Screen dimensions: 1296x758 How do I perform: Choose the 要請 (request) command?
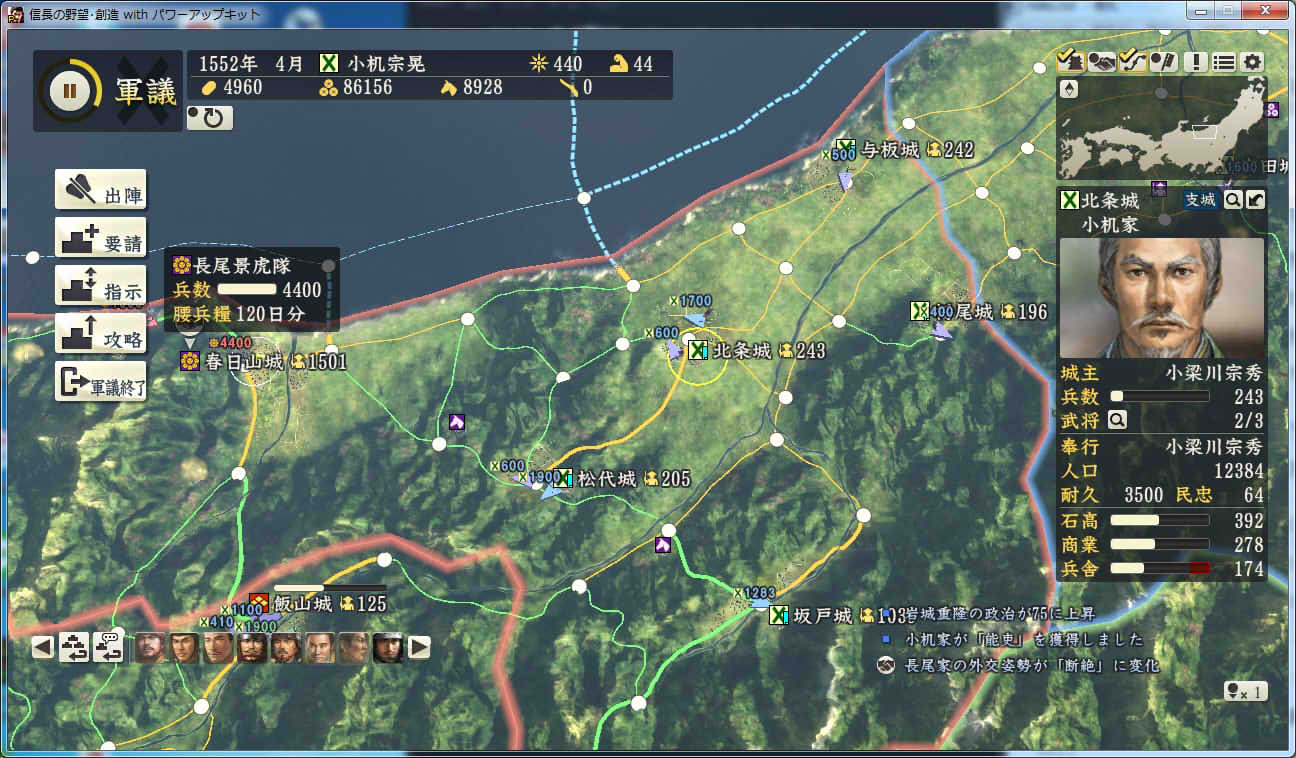(100, 238)
